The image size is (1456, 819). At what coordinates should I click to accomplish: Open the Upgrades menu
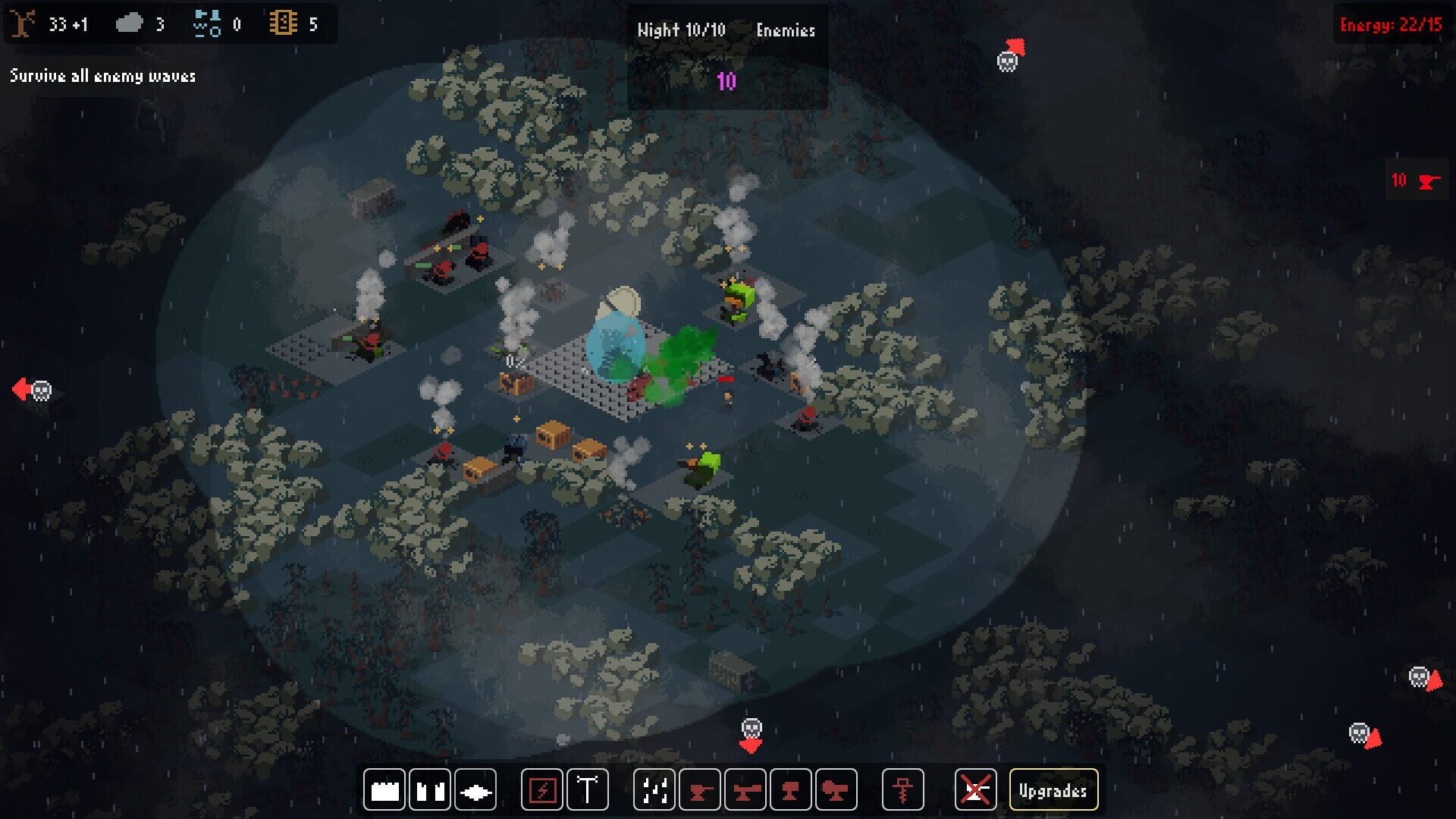pyautogui.click(x=1053, y=789)
